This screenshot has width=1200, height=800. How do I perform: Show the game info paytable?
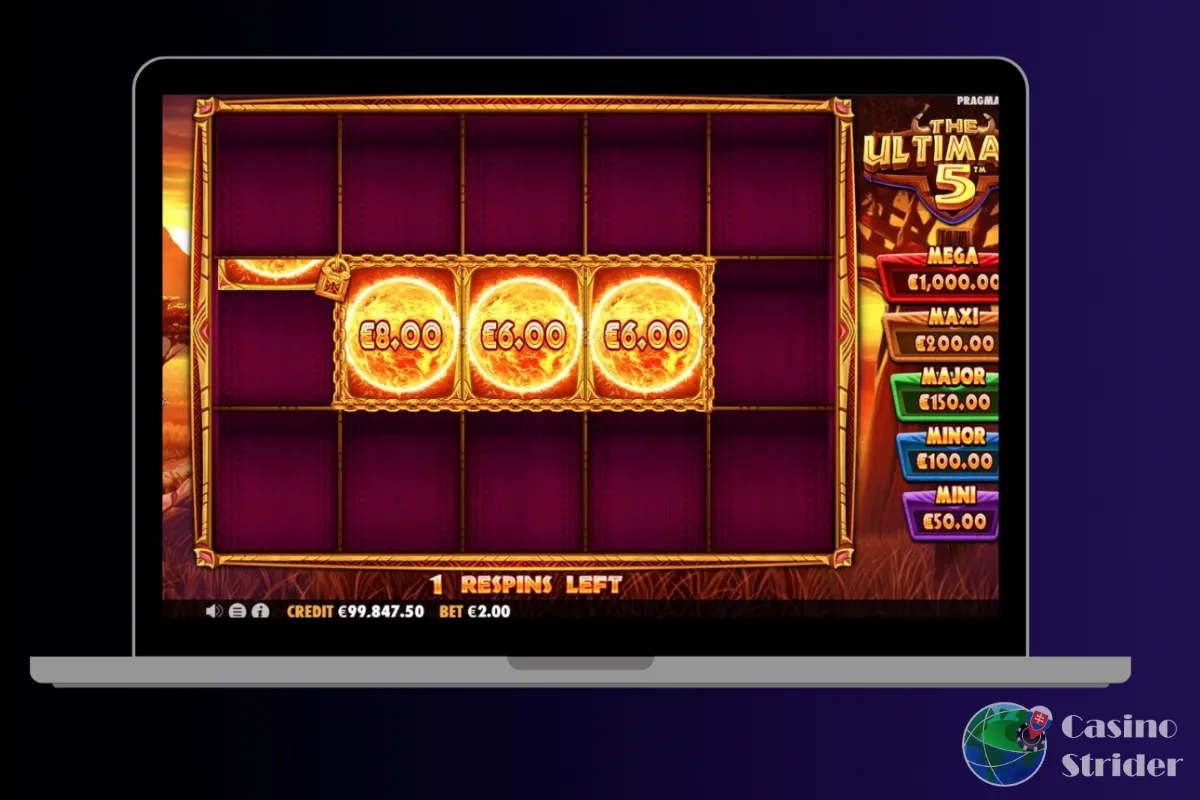pos(260,611)
